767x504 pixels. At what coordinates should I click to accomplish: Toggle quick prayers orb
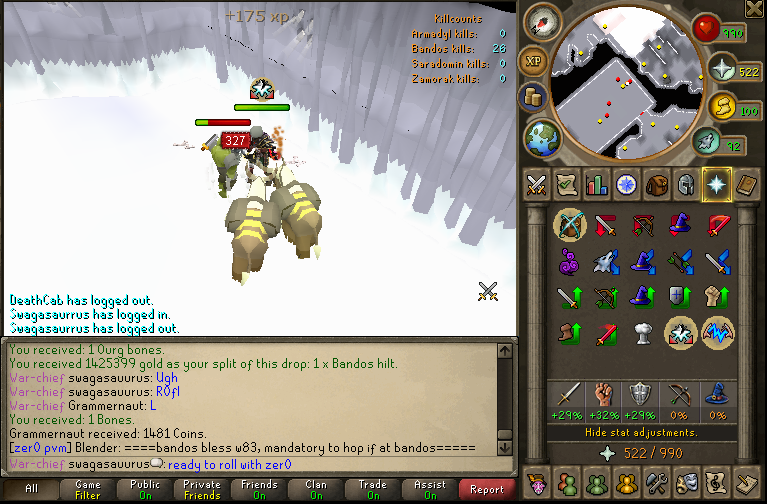(x=722, y=69)
